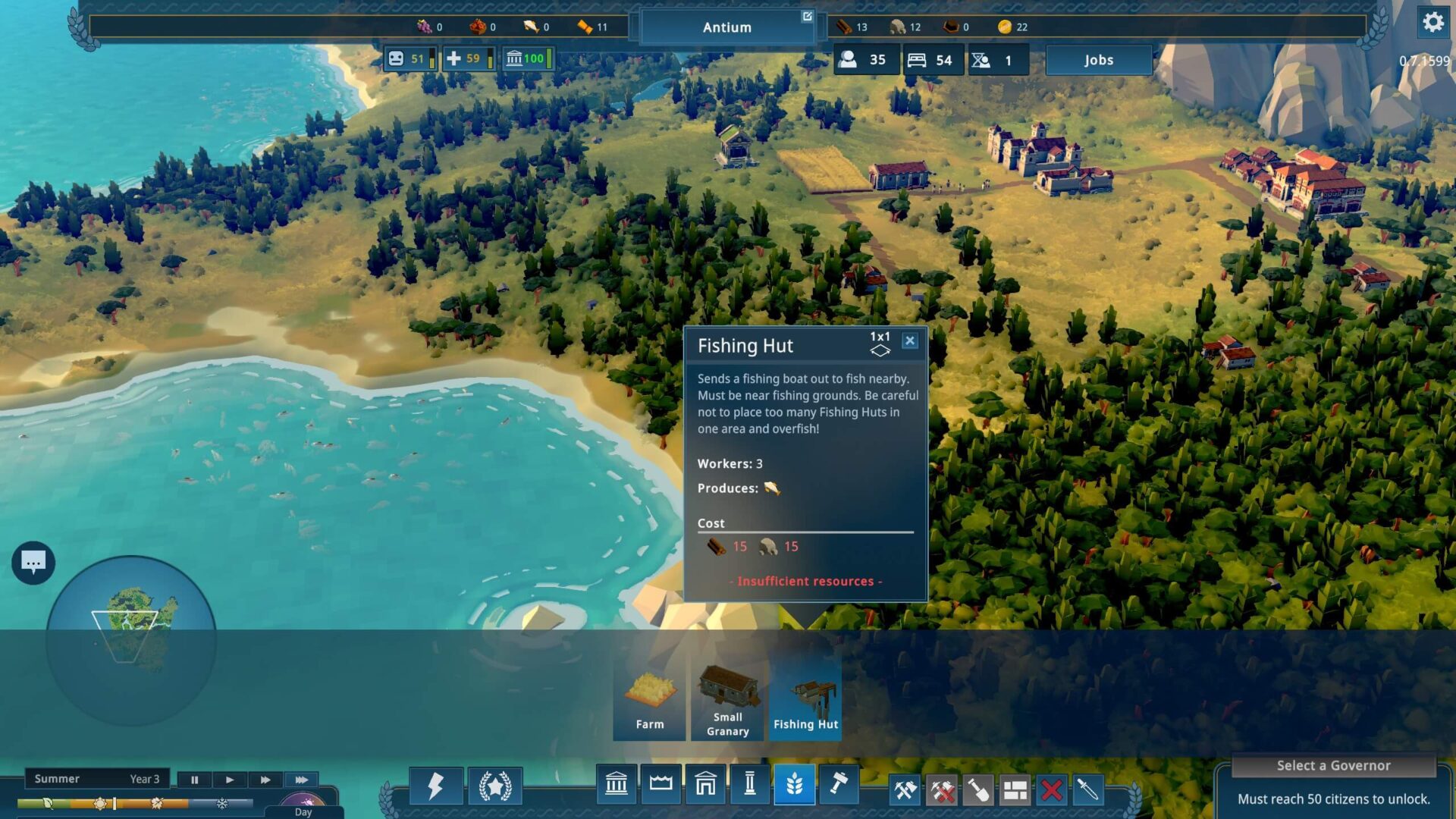The width and height of the screenshot is (1456, 819).
Task: Rename the city Antium via edit icon
Action: [807, 17]
